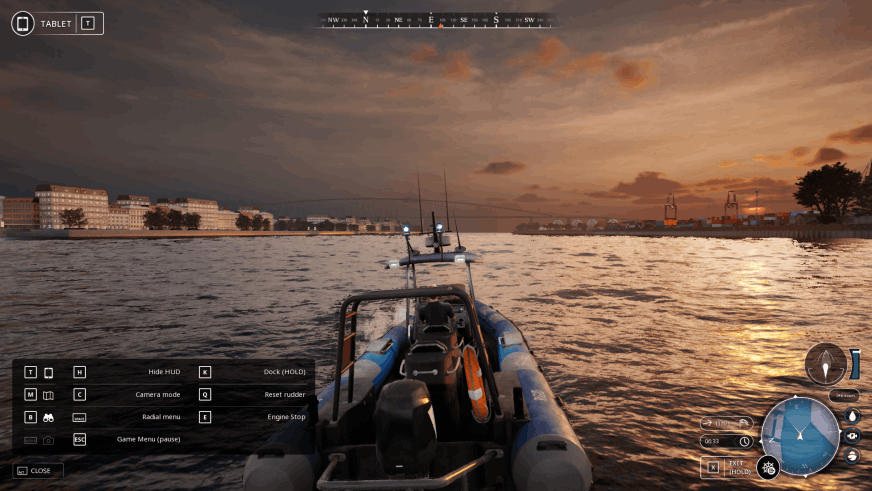Open the map icon in the controls list
The image size is (872, 491).
point(48,395)
